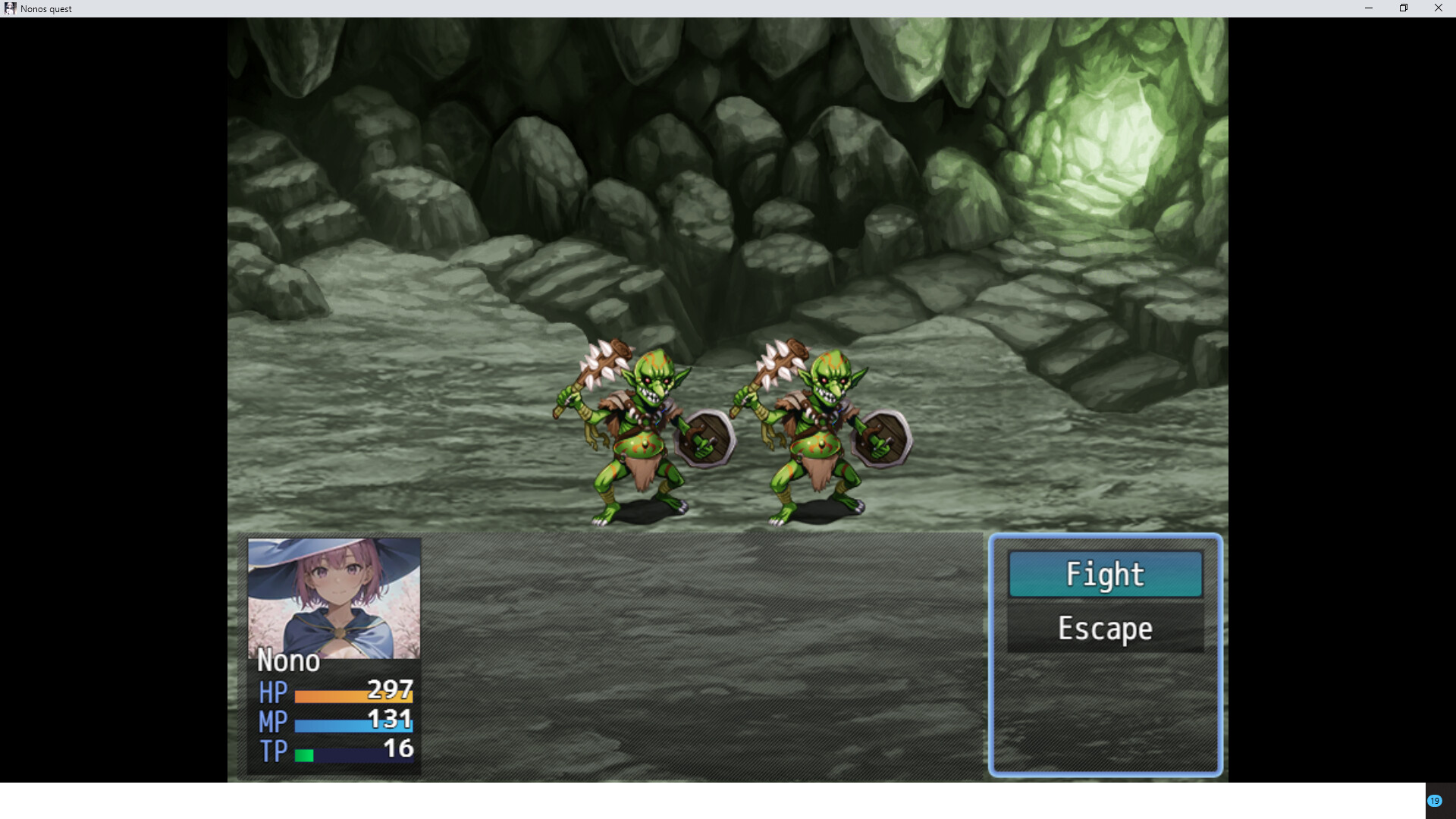Switch selection to Escape
1456x819 pixels.
pos(1105,629)
